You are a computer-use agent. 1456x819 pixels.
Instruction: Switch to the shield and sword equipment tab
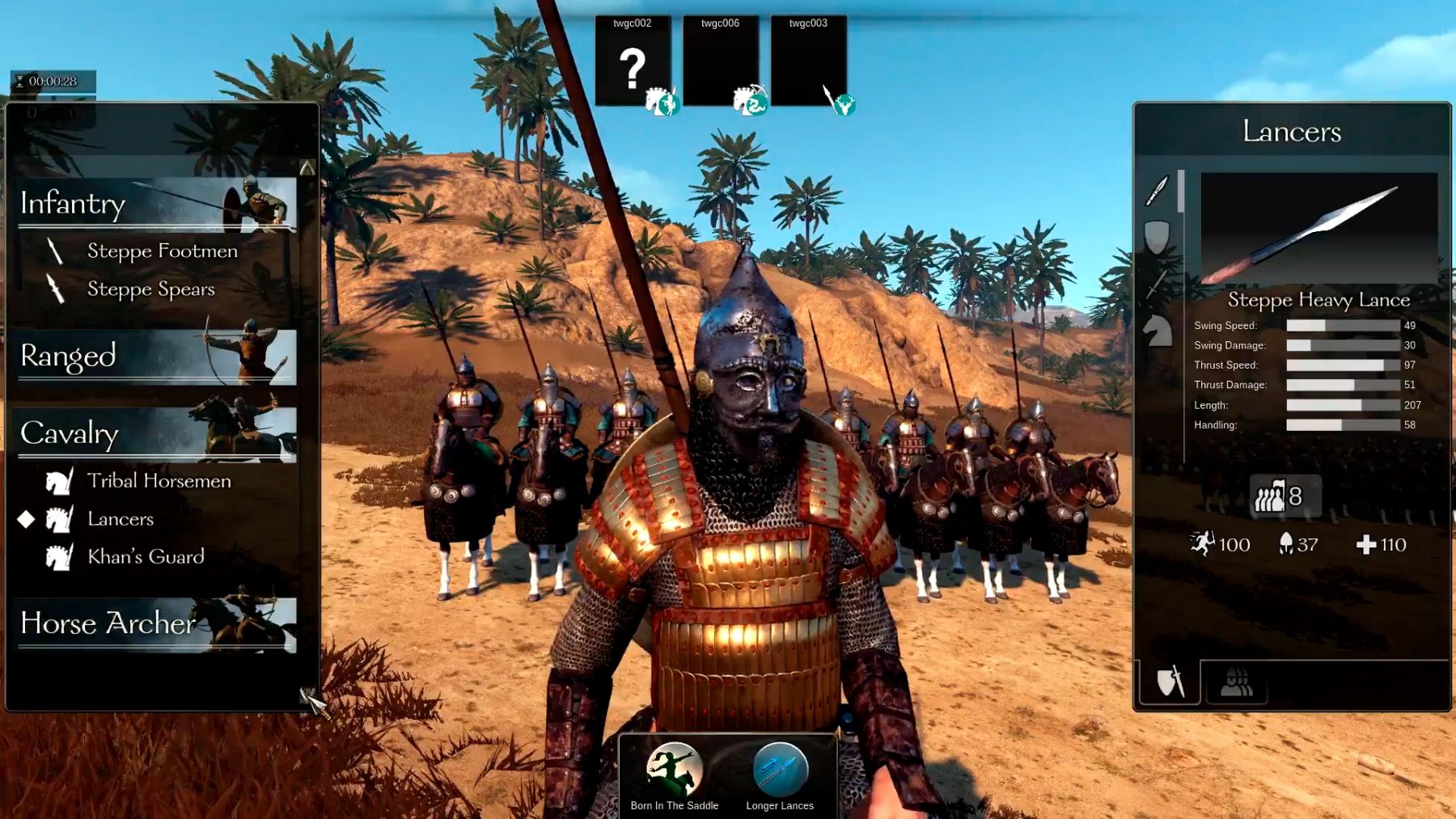(x=1170, y=682)
